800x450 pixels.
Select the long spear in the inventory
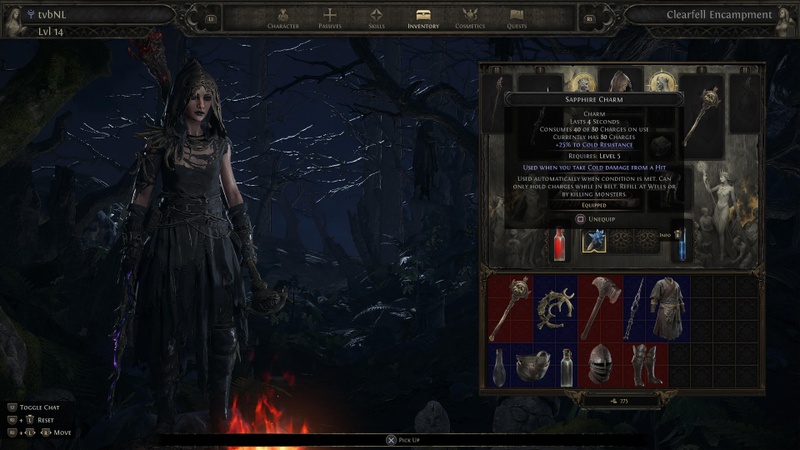tap(634, 308)
